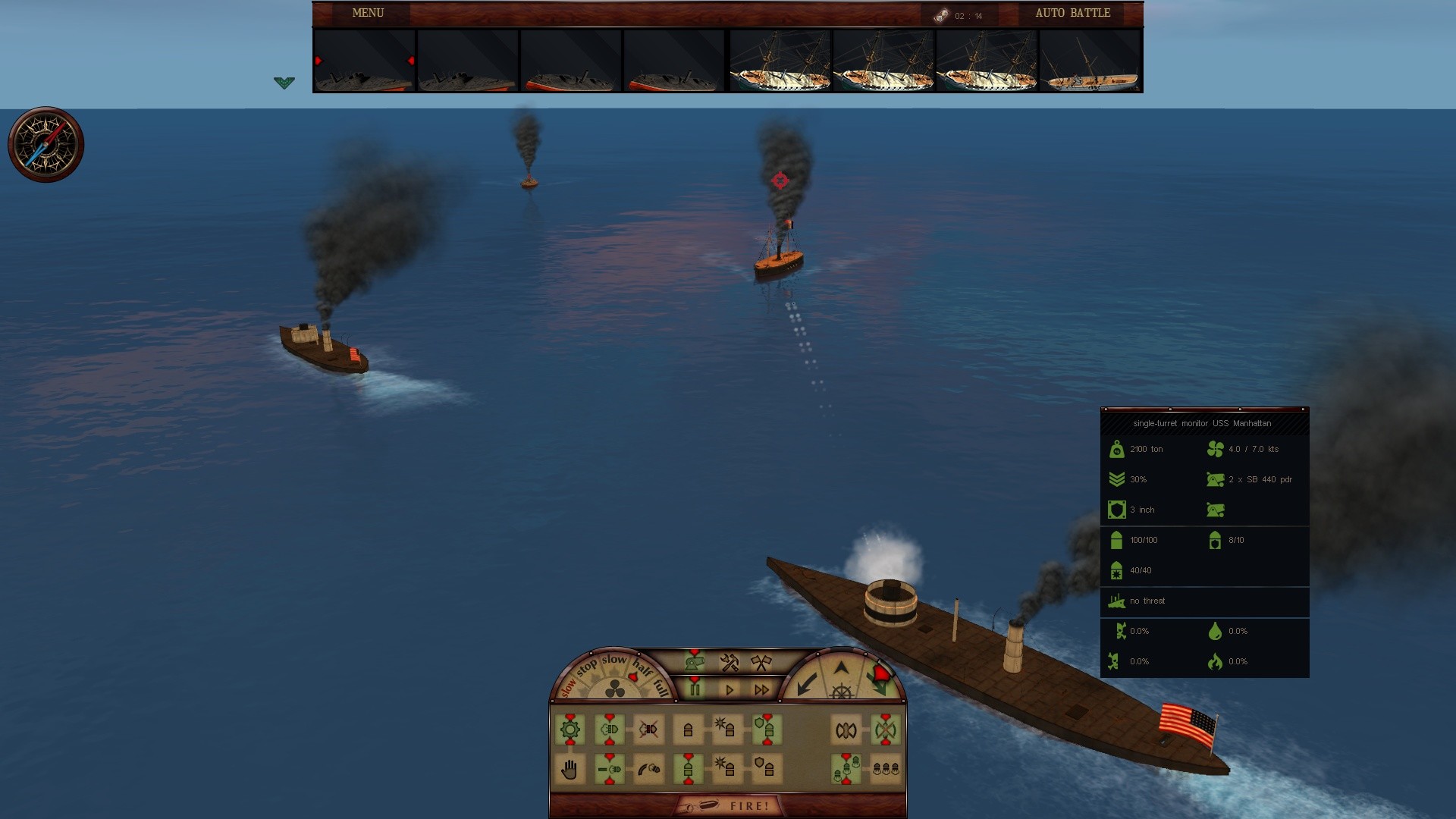Start AUTO BATTLE mode

pyautogui.click(x=1072, y=13)
